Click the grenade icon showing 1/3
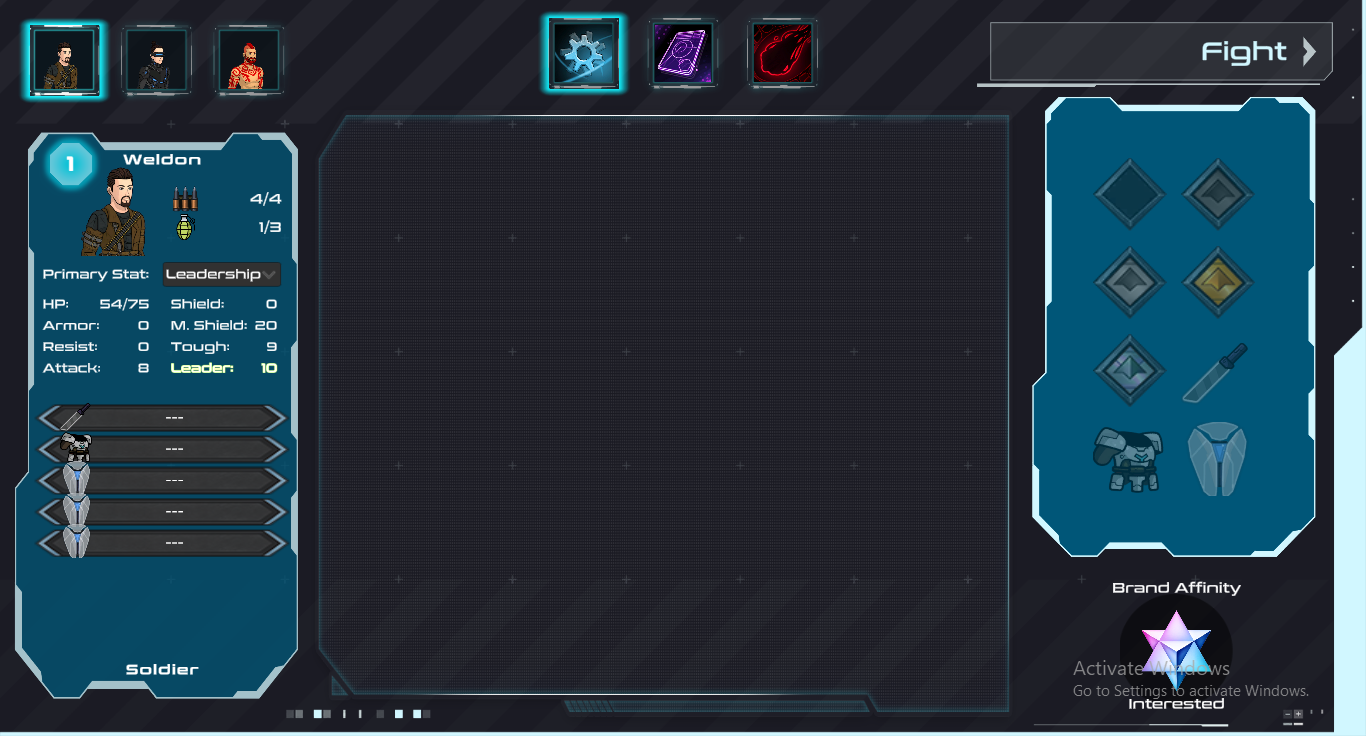This screenshot has height=736, width=1366. [186, 226]
